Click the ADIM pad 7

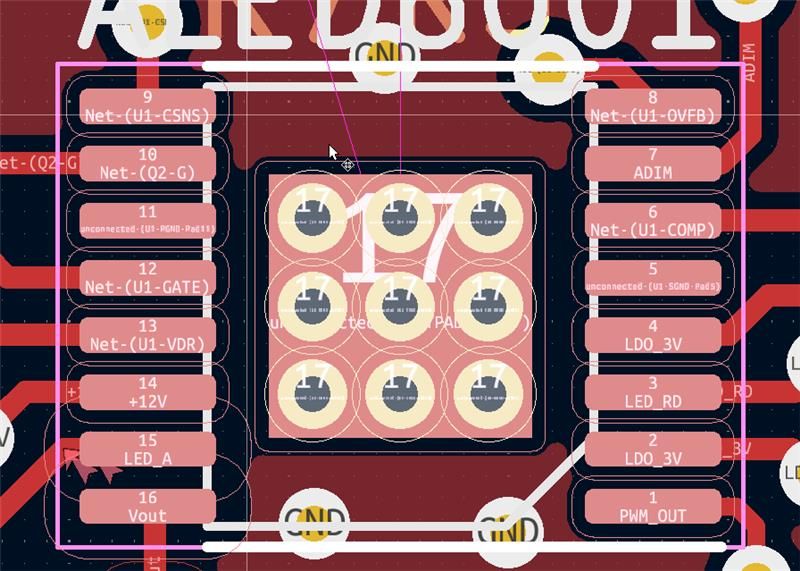coord(653,164)
